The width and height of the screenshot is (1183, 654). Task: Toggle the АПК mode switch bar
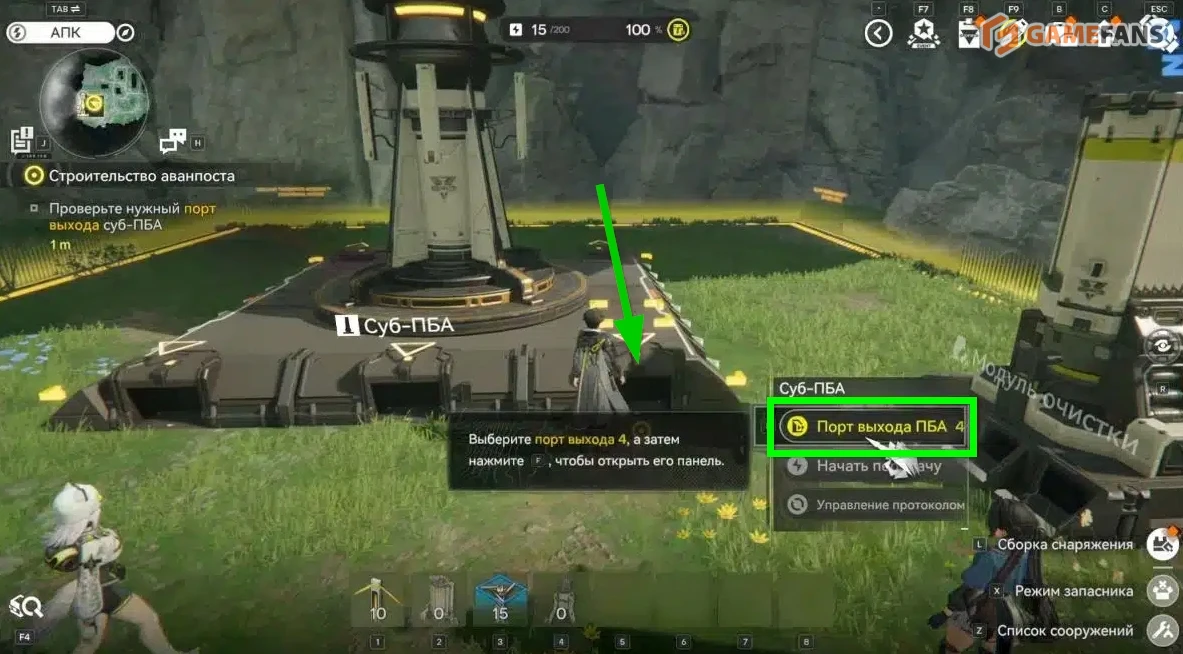pyautogui.click(x=70, y=32)
